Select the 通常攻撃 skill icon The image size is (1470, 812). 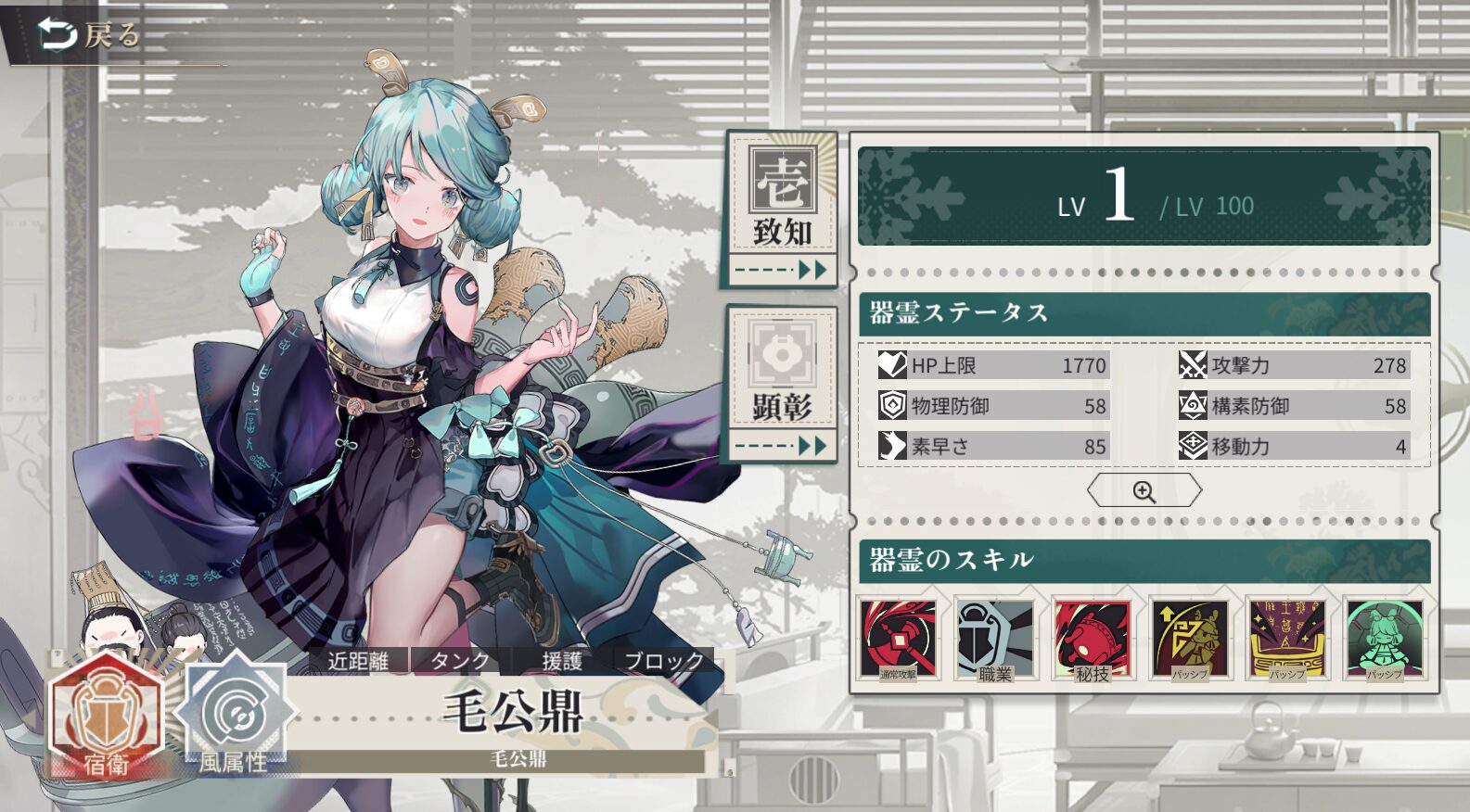pyautogui.click(x=898, y=639)
